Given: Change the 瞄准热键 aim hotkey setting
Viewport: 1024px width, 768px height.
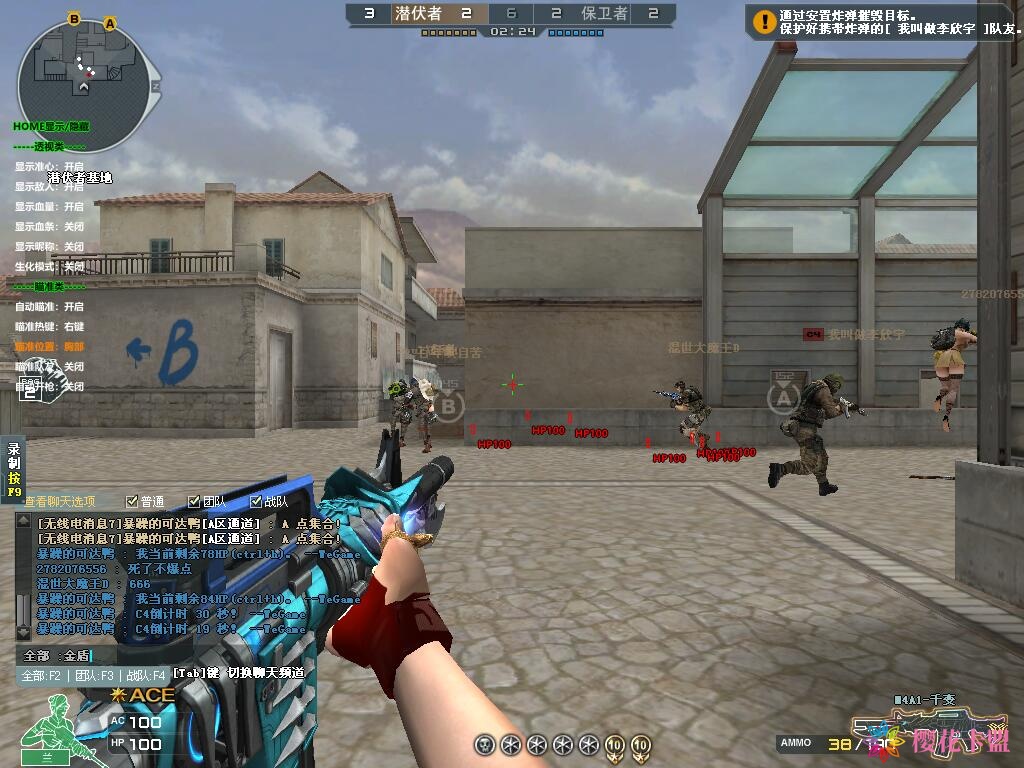Looking at the screenshot, I should tap(49, 327).
